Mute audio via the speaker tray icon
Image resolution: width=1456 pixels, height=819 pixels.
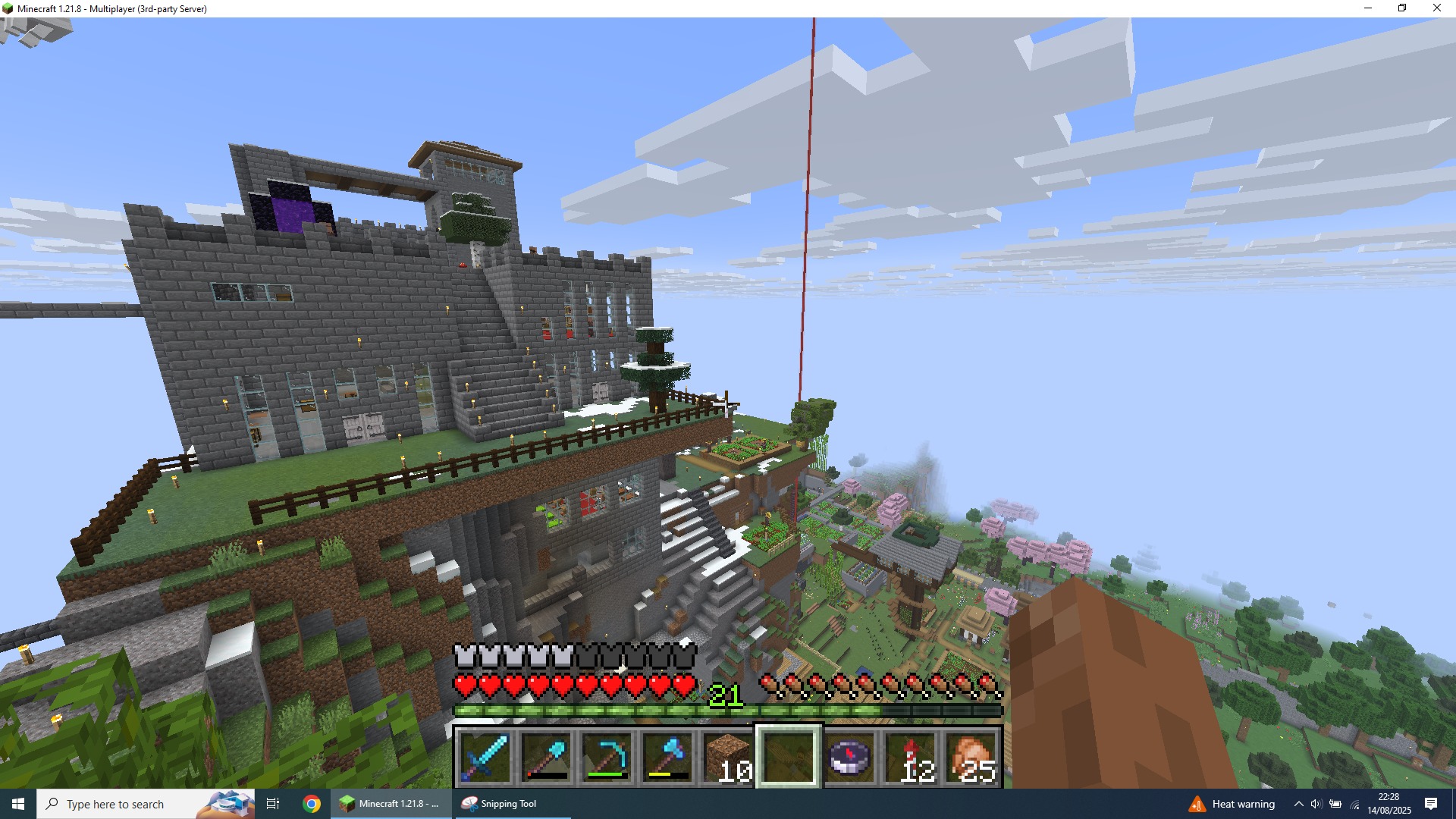tap(1316, 803)
